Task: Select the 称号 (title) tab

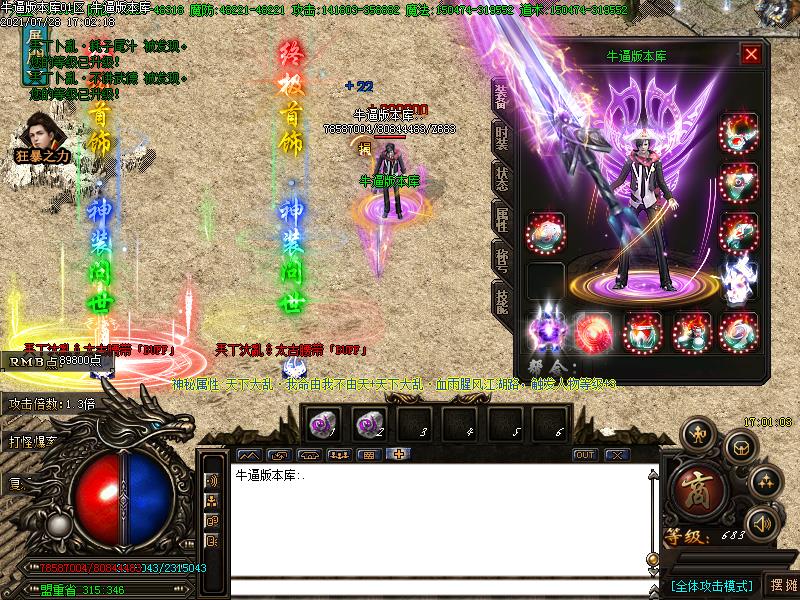Action: coord(502,260)
